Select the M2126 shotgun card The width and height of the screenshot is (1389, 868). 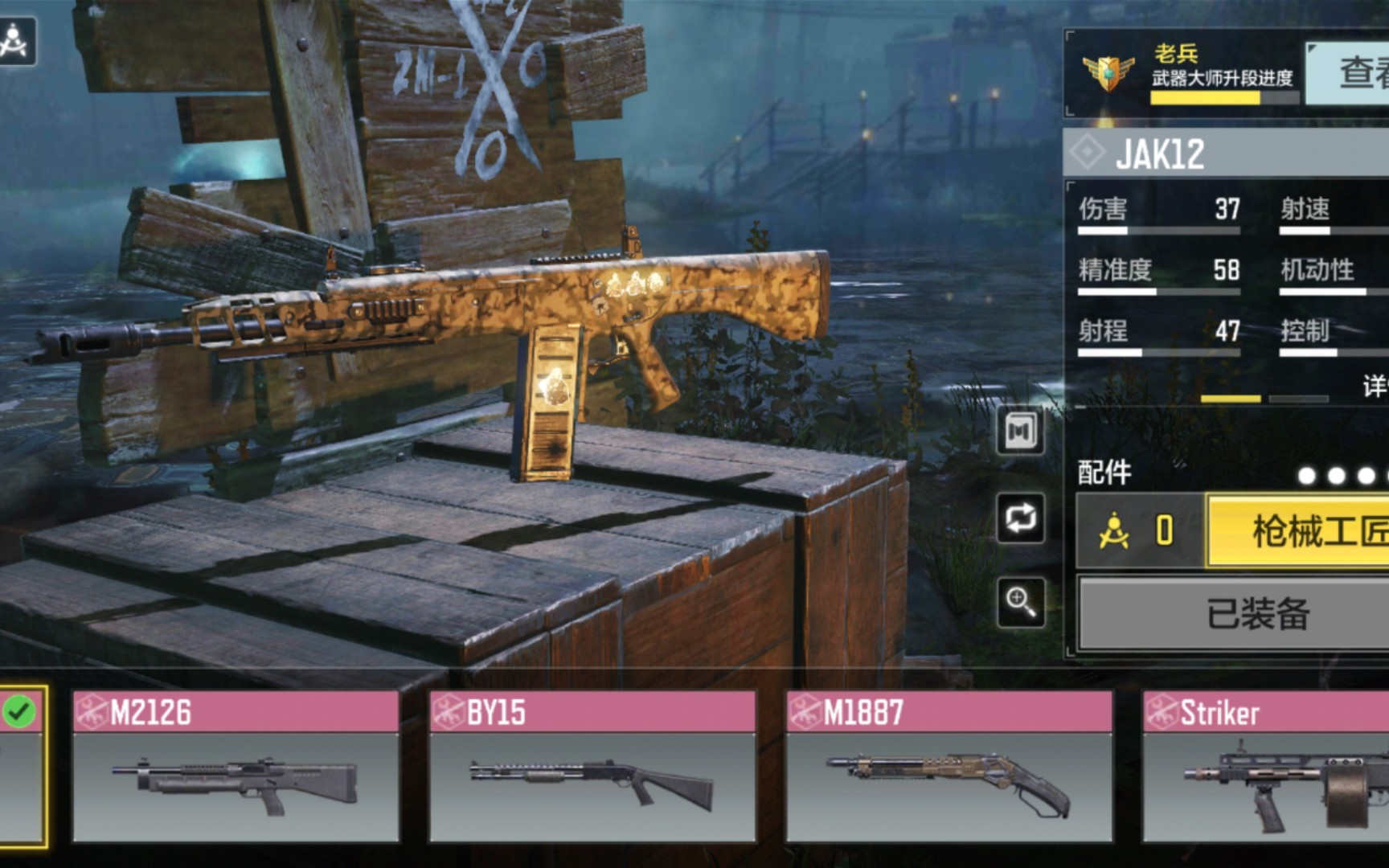(236, 766)
